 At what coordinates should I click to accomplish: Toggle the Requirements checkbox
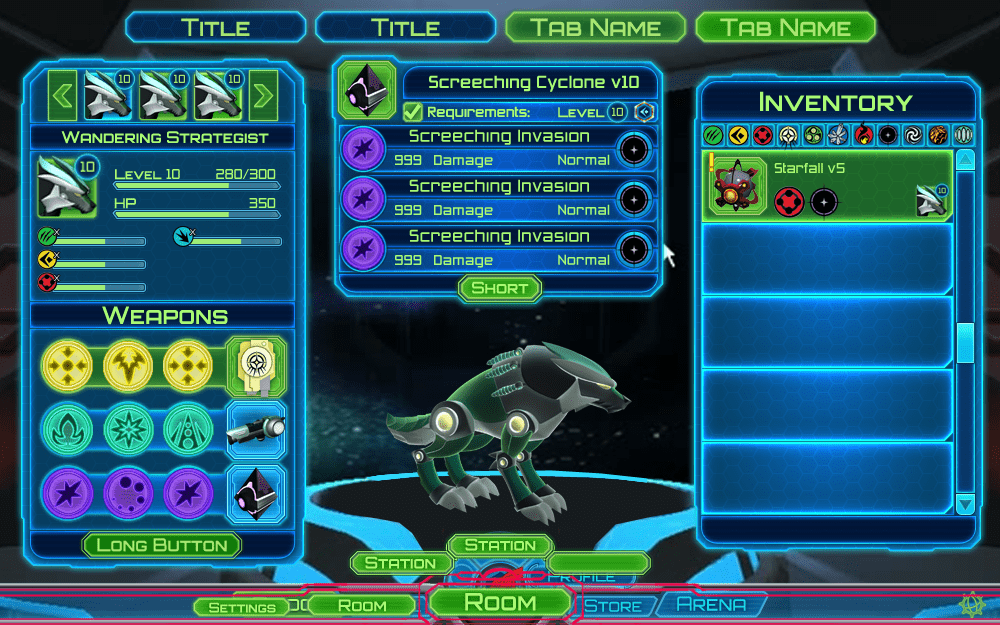pos(413,112)
